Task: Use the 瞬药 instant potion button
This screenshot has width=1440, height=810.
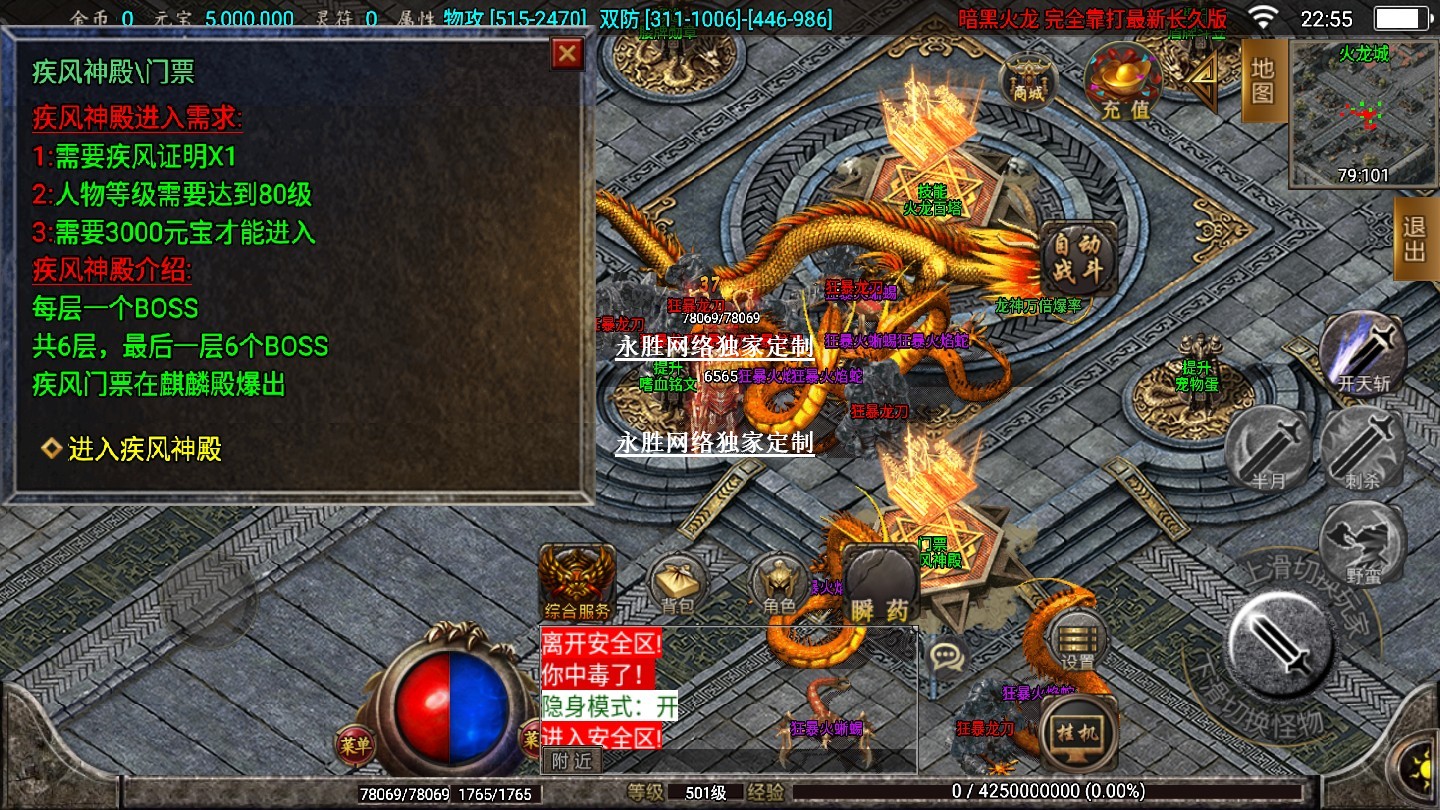Action: coord(880,585)
